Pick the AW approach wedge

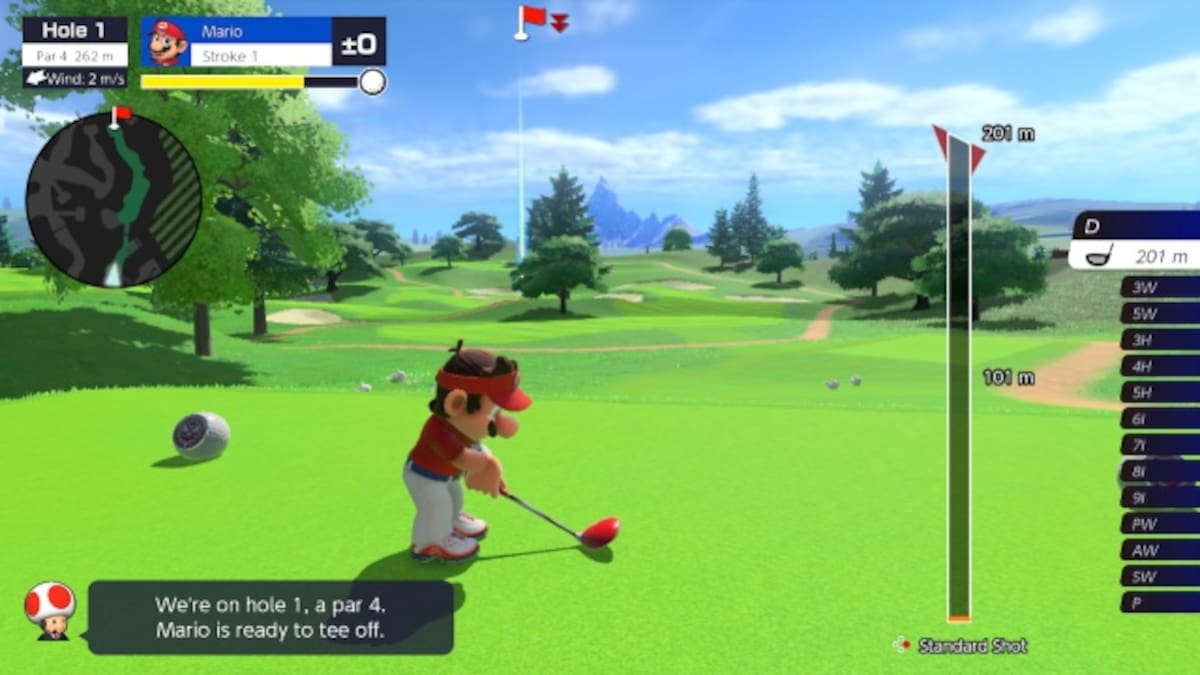click(x=1160, y=549)
